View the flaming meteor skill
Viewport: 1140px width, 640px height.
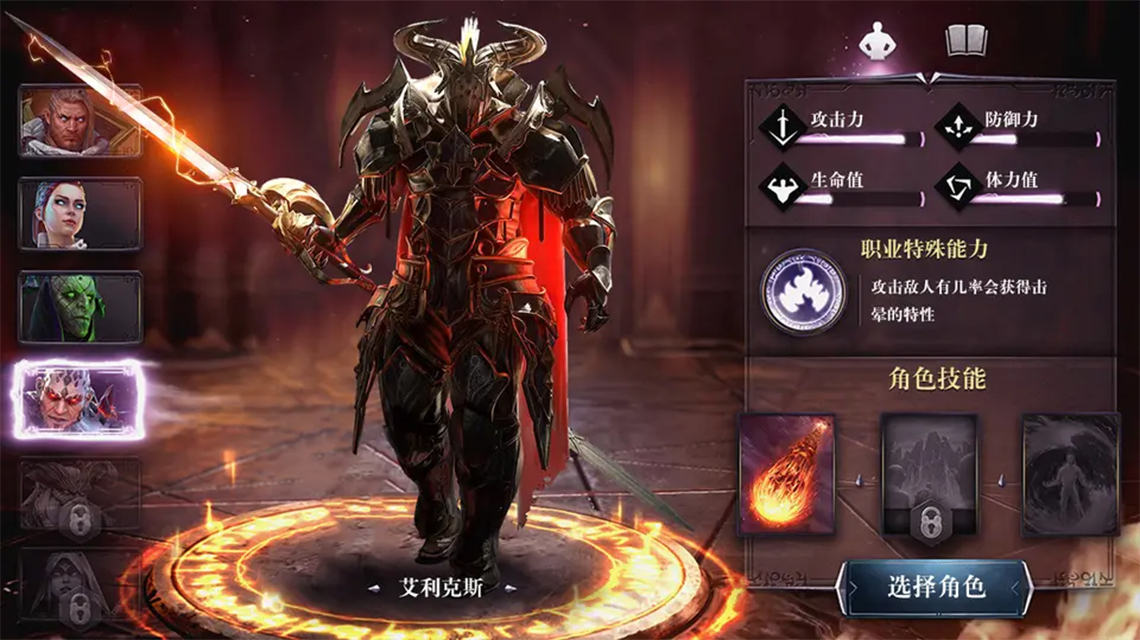click(786, 474)
